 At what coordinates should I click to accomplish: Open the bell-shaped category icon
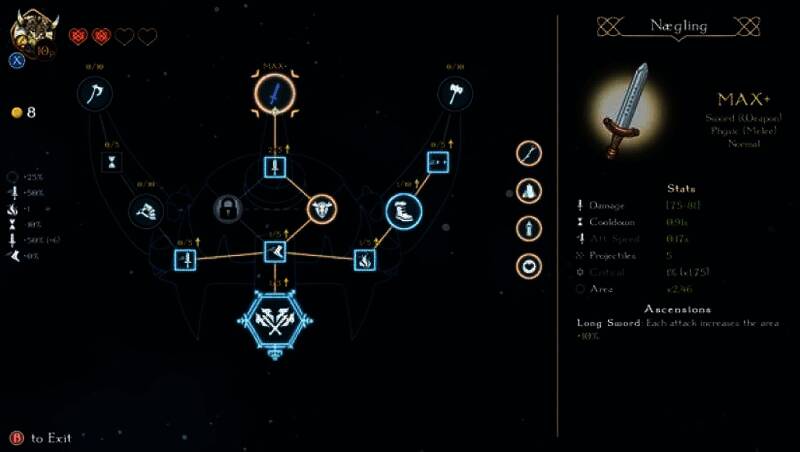point(528,190)
